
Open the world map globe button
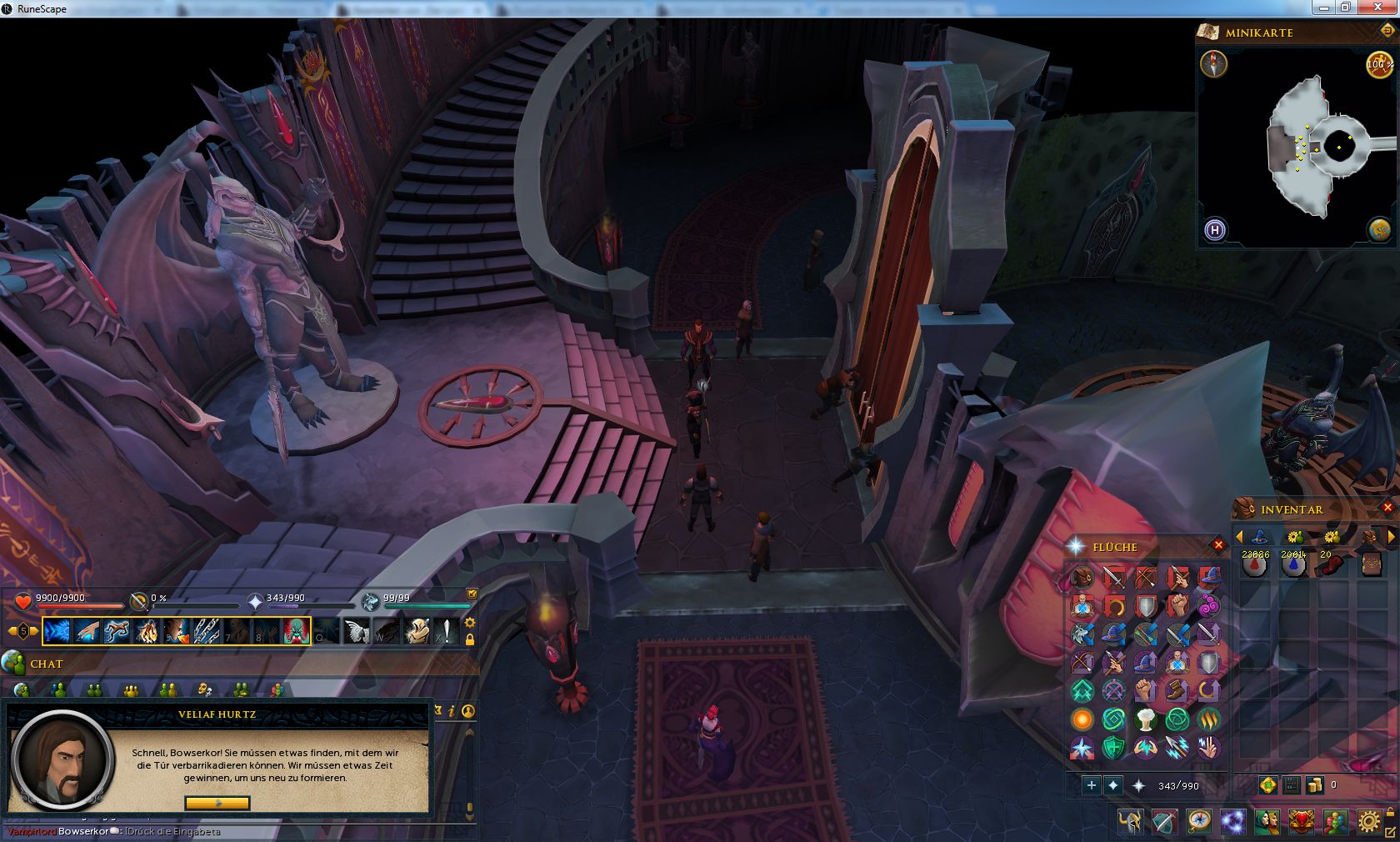1379,229
